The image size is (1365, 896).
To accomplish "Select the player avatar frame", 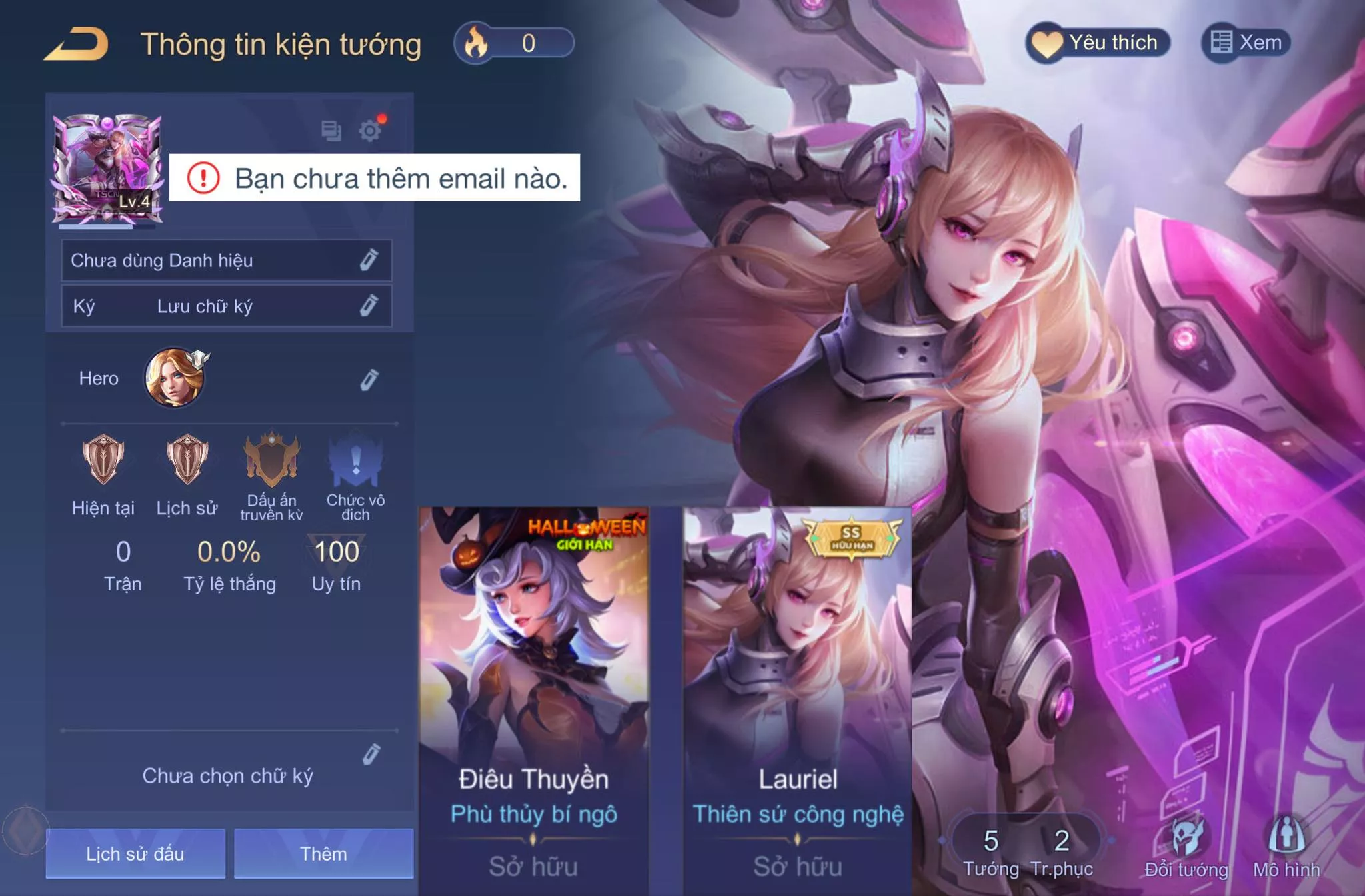I will tap(107, 169).
